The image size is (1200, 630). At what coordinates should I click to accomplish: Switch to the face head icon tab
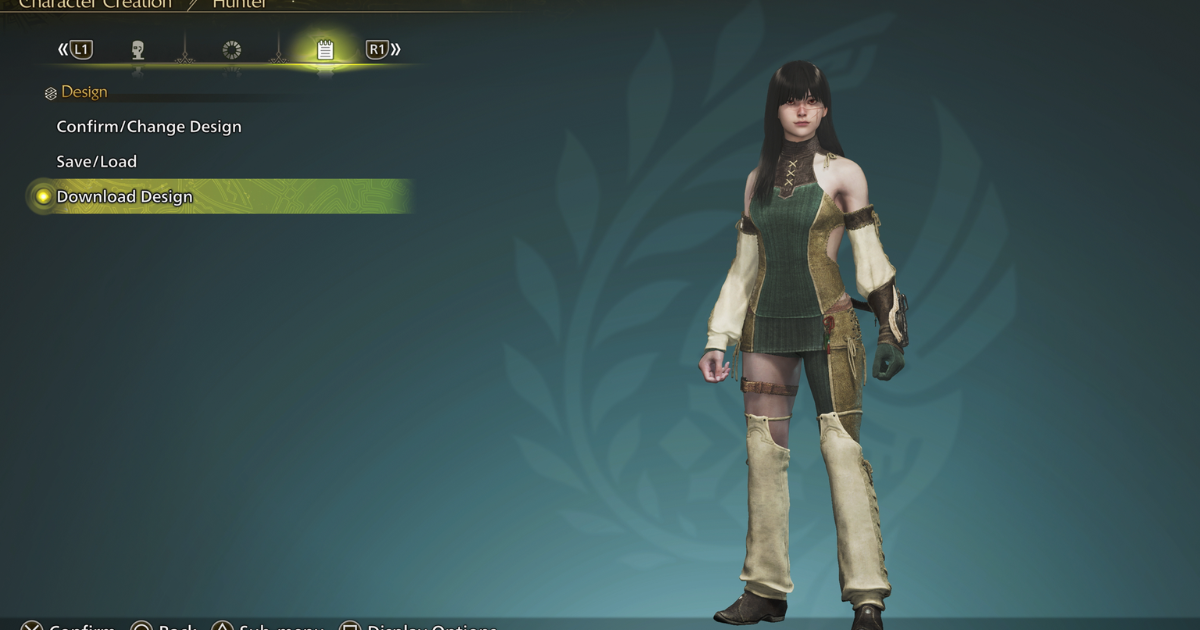click(x=138, y=50)
